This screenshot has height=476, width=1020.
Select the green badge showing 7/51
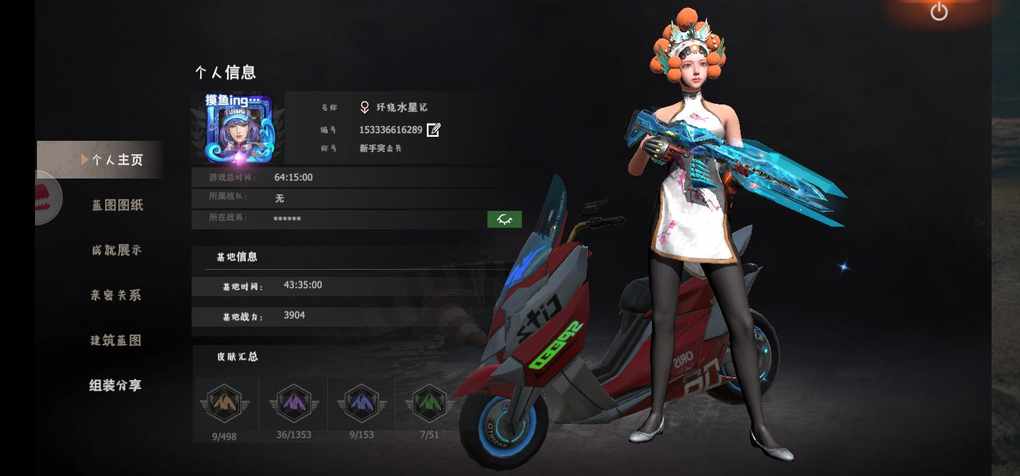[428, 404]
